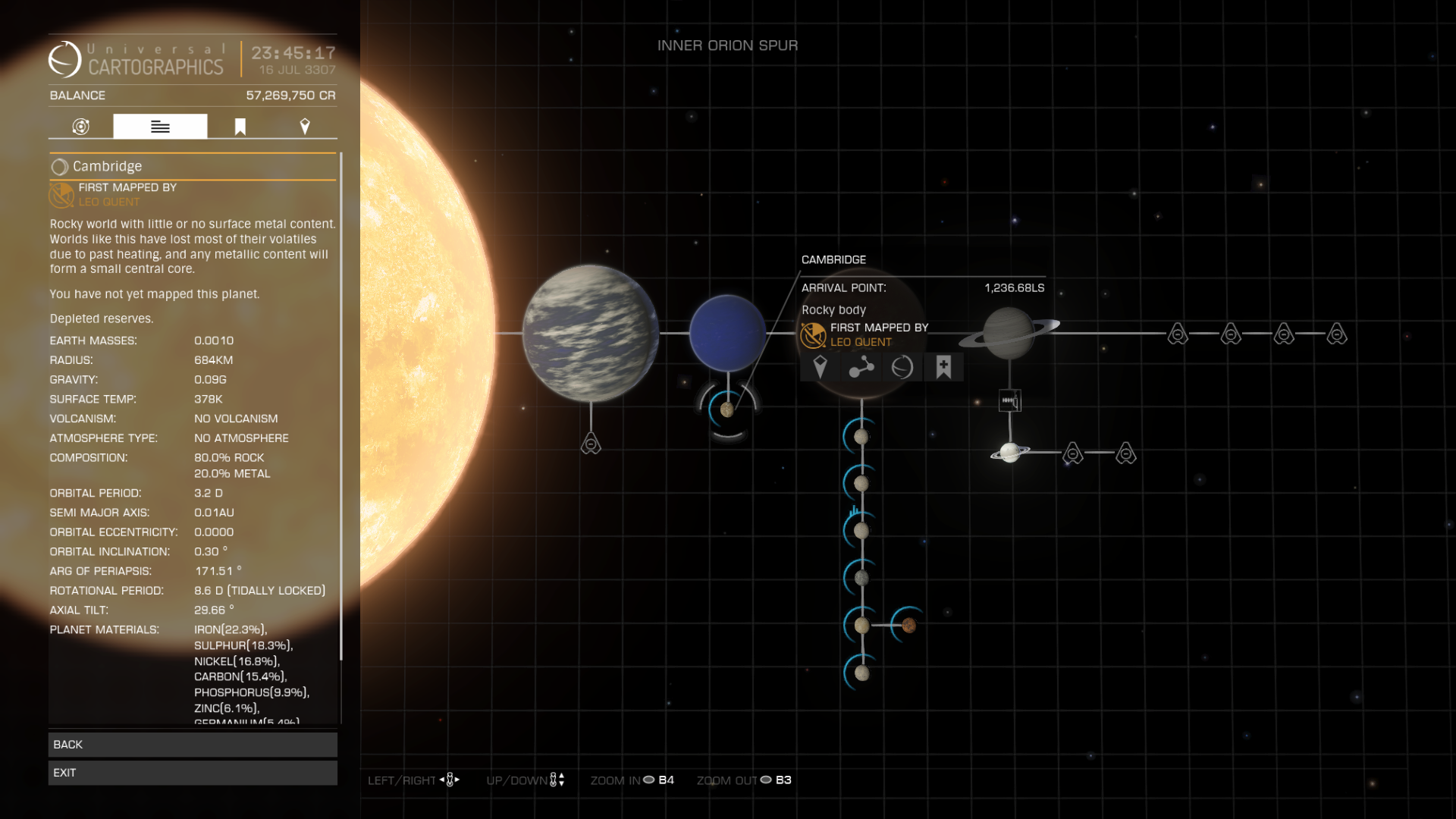
Task: Open the location marker tab
Action: pos(305,127)
